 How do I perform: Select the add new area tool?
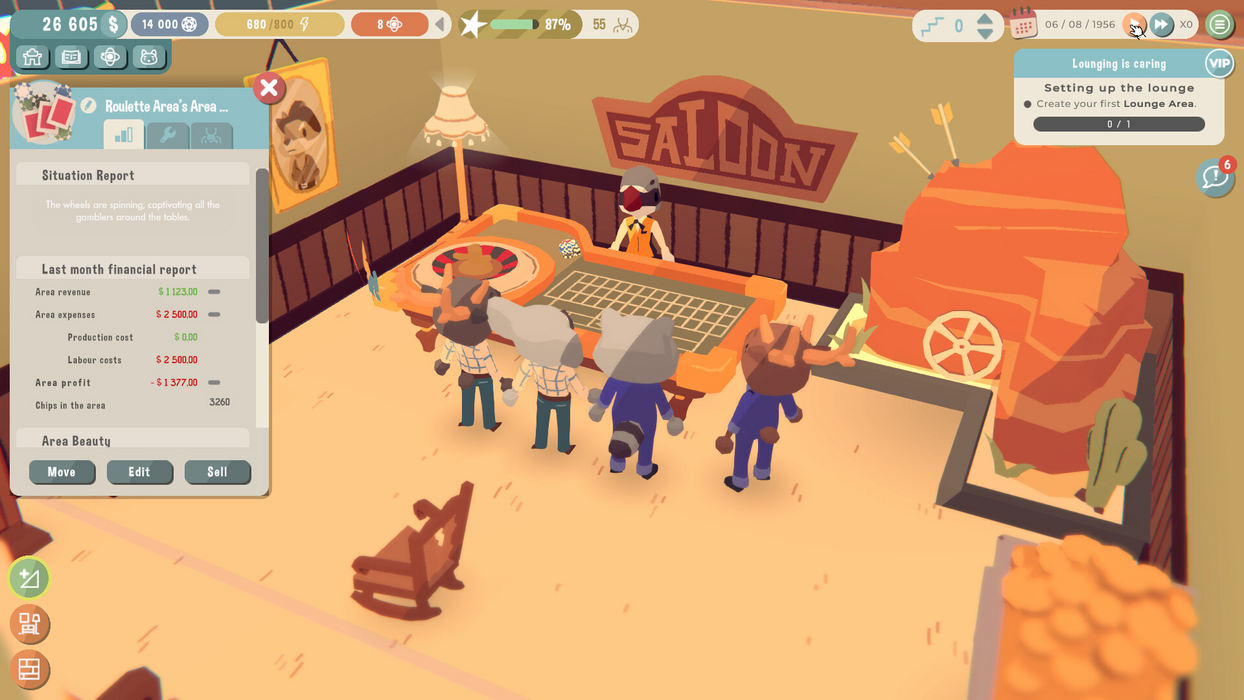tap(29, 578)
